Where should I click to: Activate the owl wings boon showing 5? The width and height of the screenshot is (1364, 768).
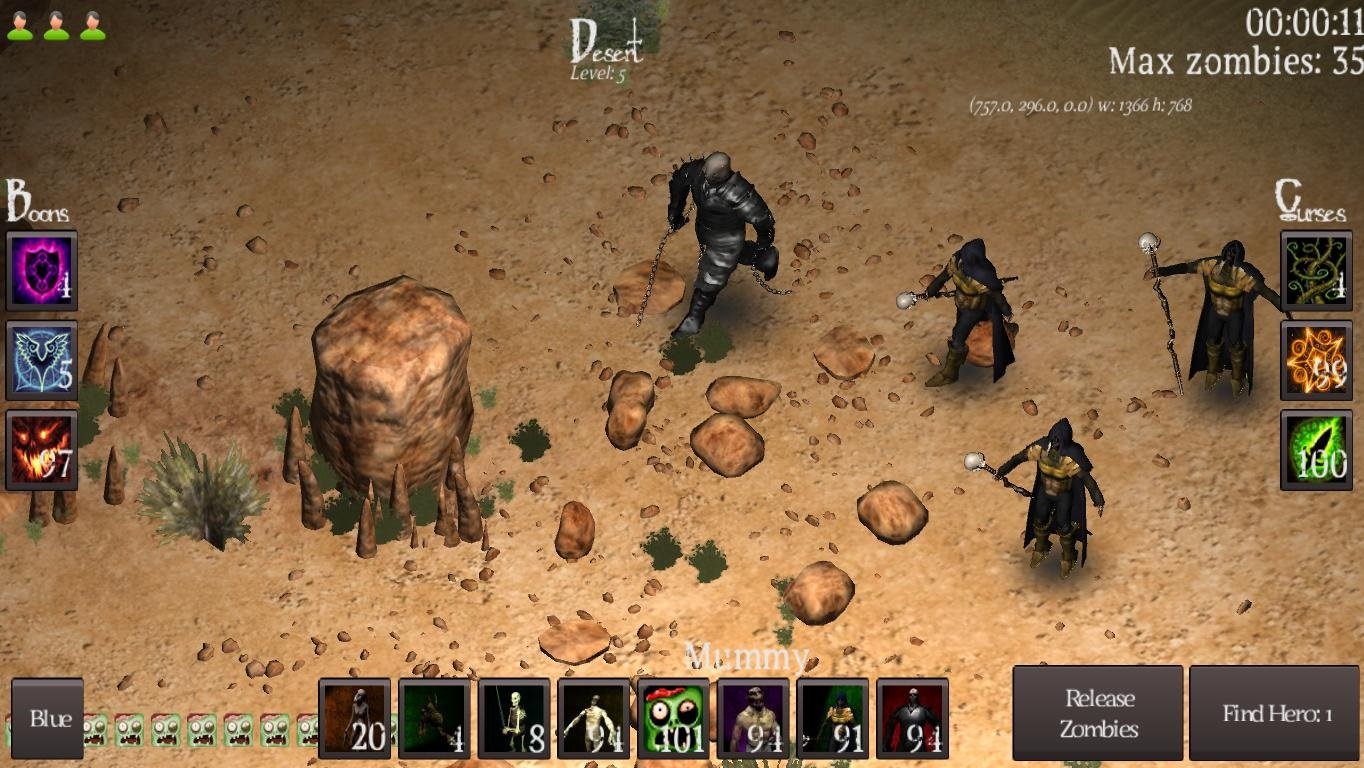click(40, 360)
